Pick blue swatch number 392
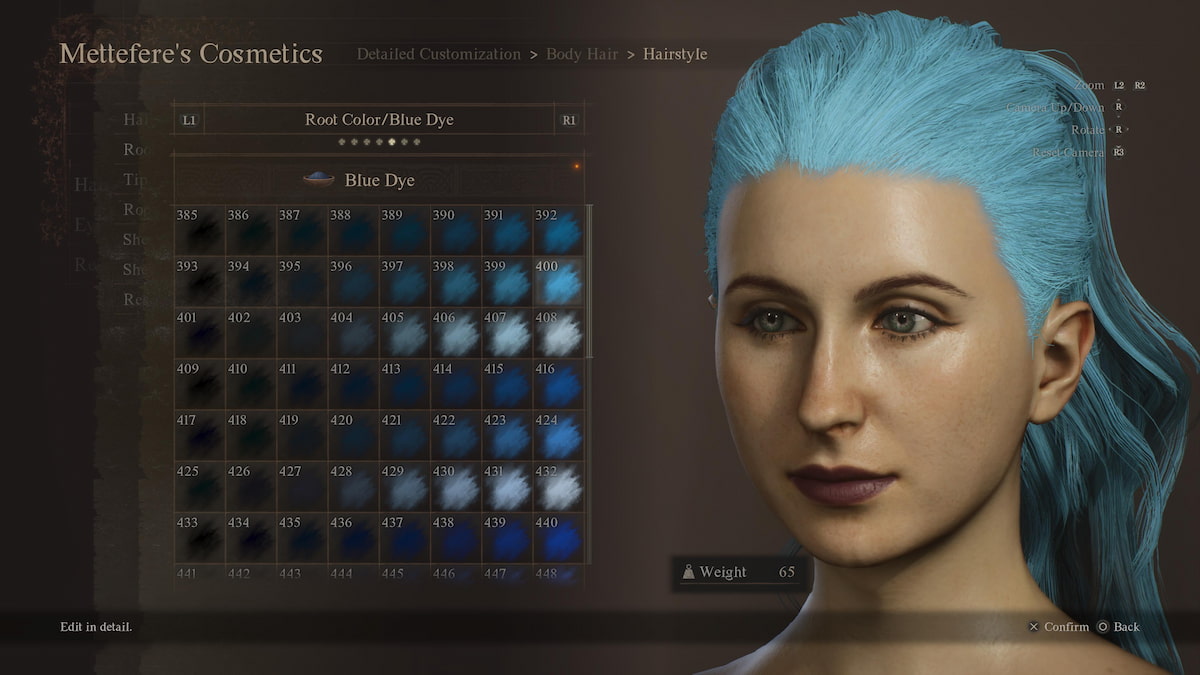Viewport: 1200px width, 675px height. coord(560,231)
